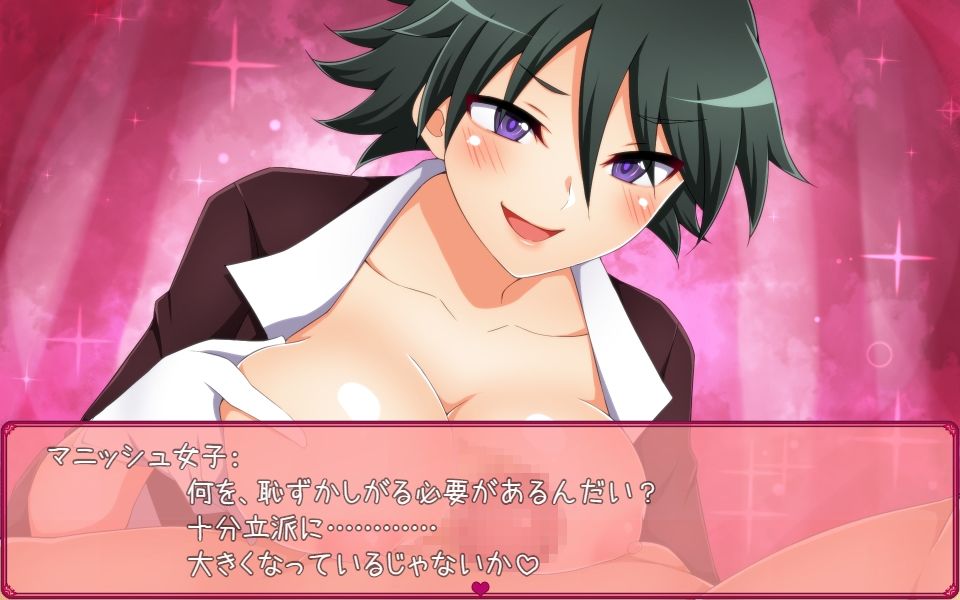Click the heart continue indicator in the dialogue box
Viewport: 960px width, 600px height.
click(x=480, y=587)
